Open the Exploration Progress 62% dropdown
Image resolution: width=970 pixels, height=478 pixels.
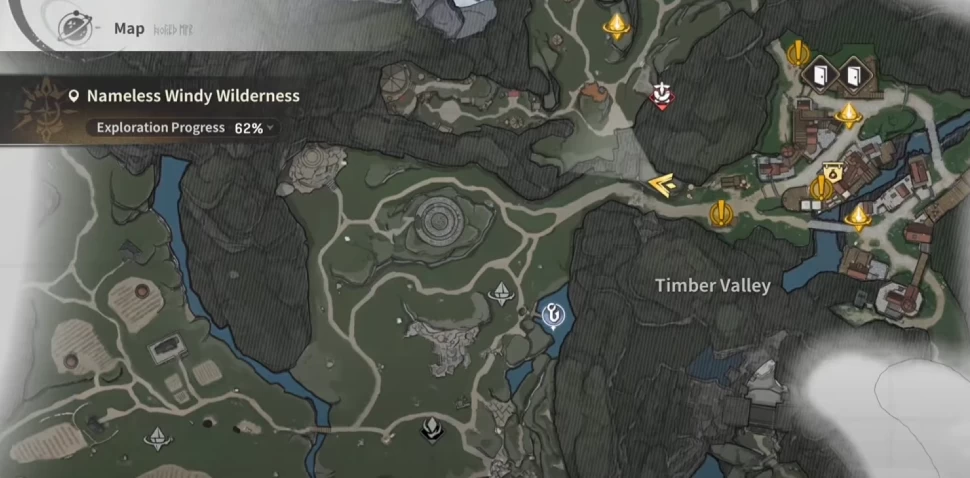point(186,128)
